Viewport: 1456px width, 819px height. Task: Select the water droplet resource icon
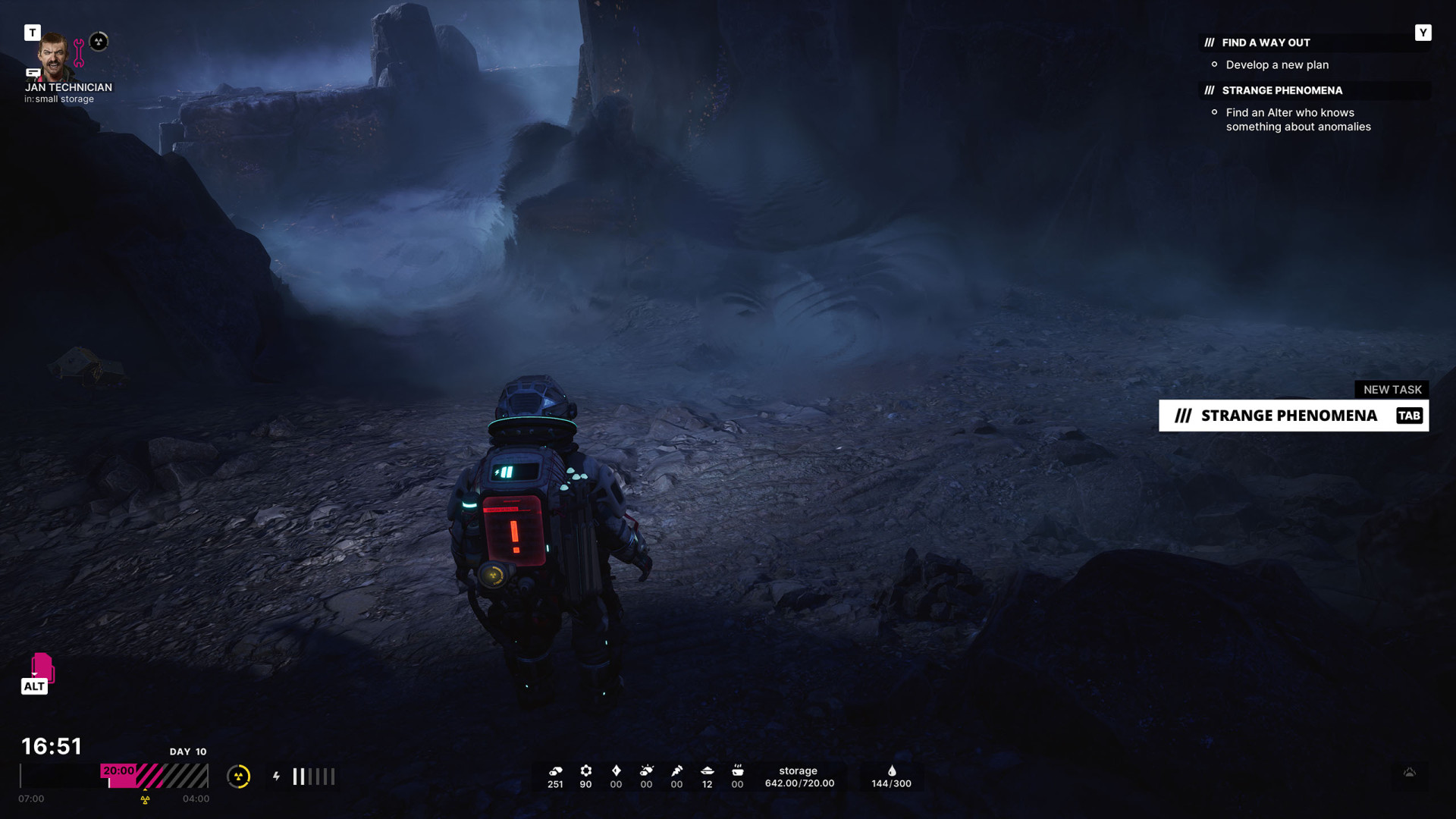tap(892, 771)
